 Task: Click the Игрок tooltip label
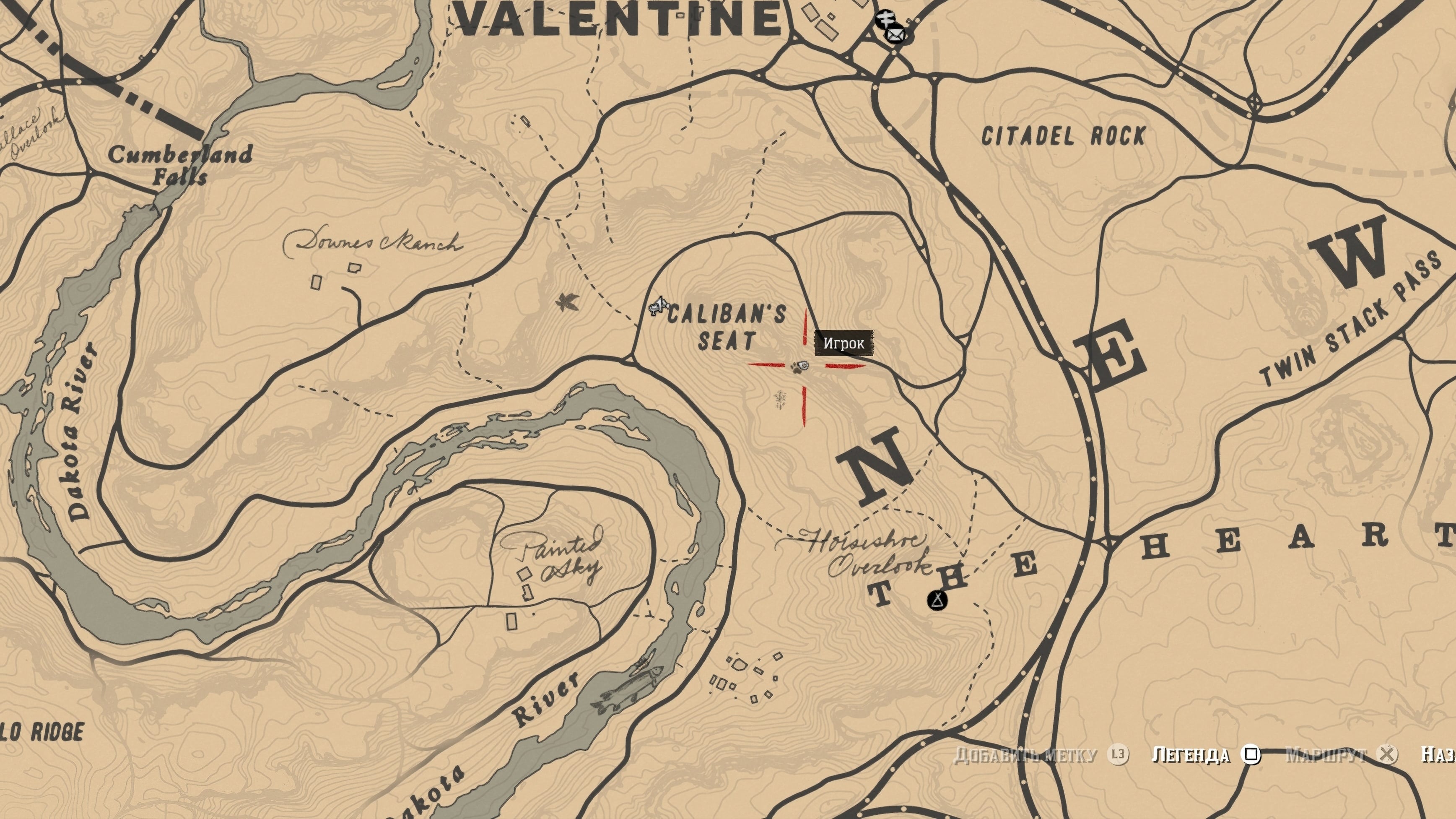point(843,343)
